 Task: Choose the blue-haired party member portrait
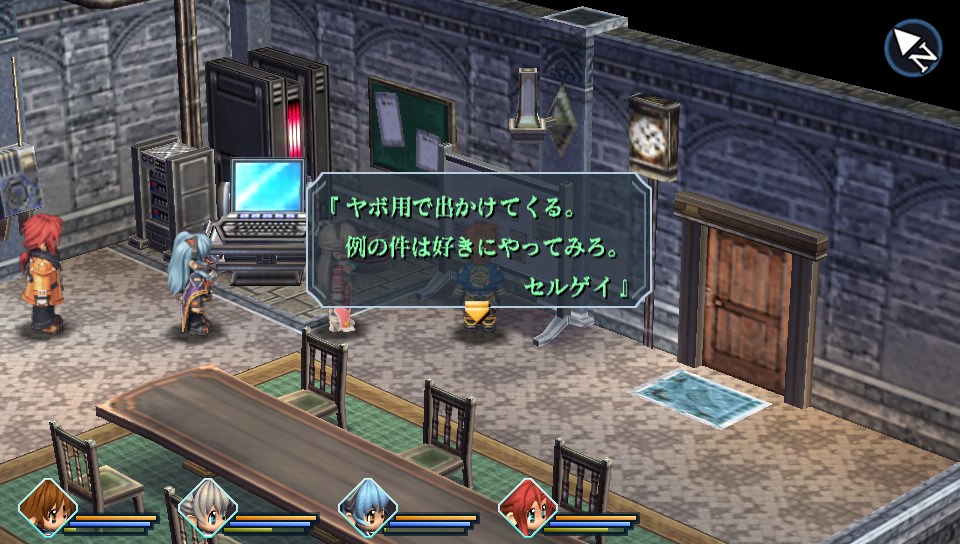368,511
